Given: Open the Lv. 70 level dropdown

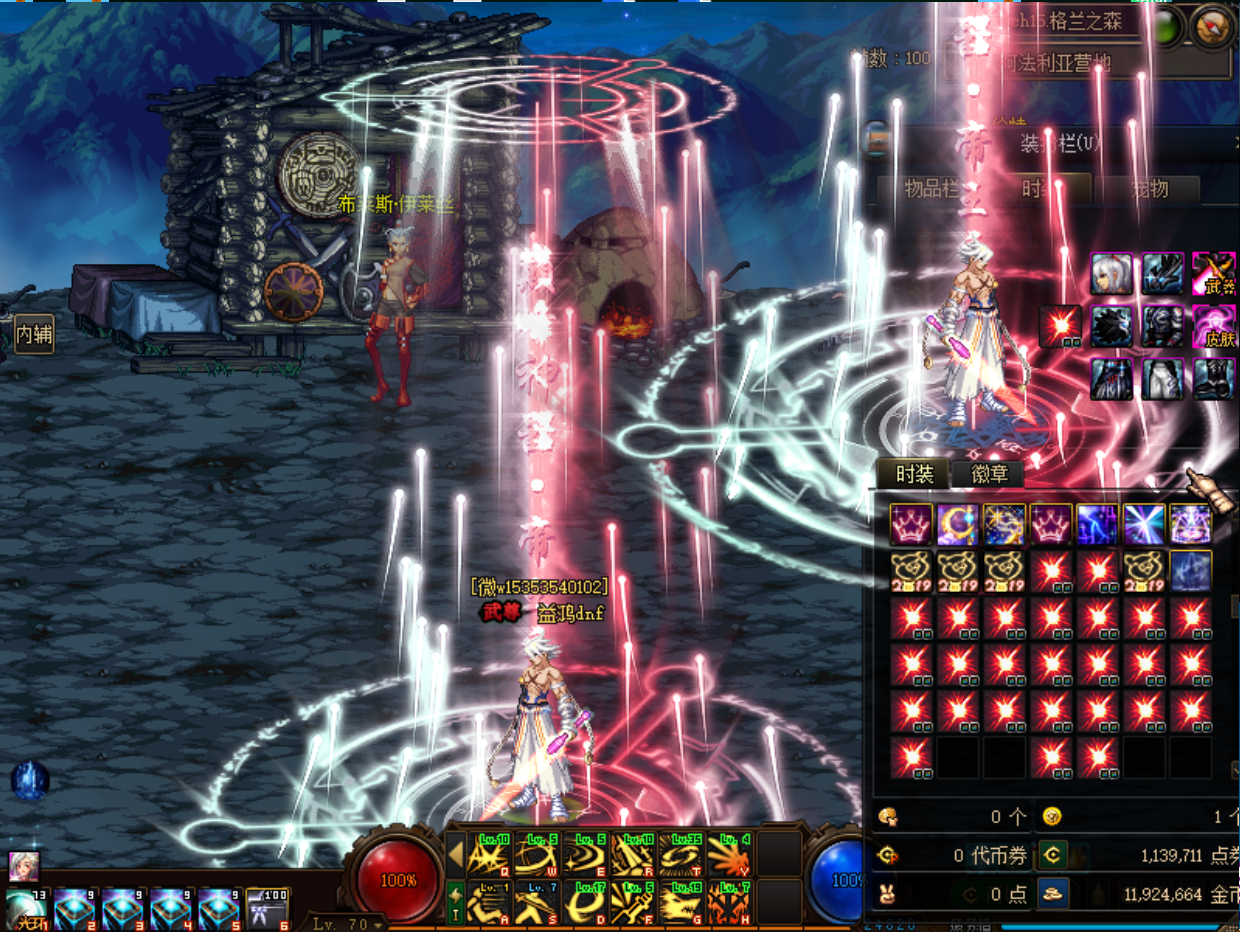Looking at the screenshot, I should (x=346, y=924).
